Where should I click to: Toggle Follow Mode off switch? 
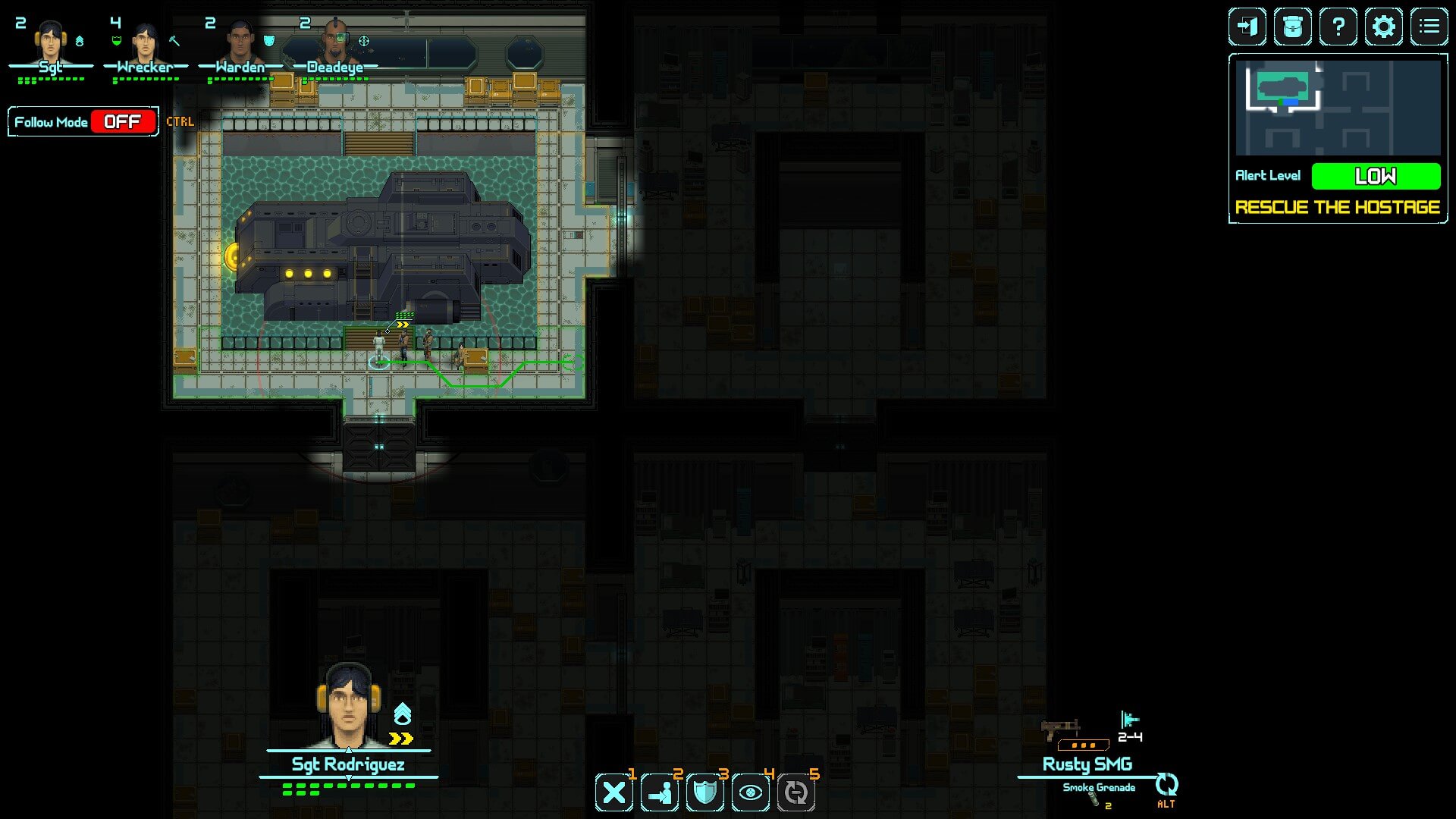pos(123,122)
